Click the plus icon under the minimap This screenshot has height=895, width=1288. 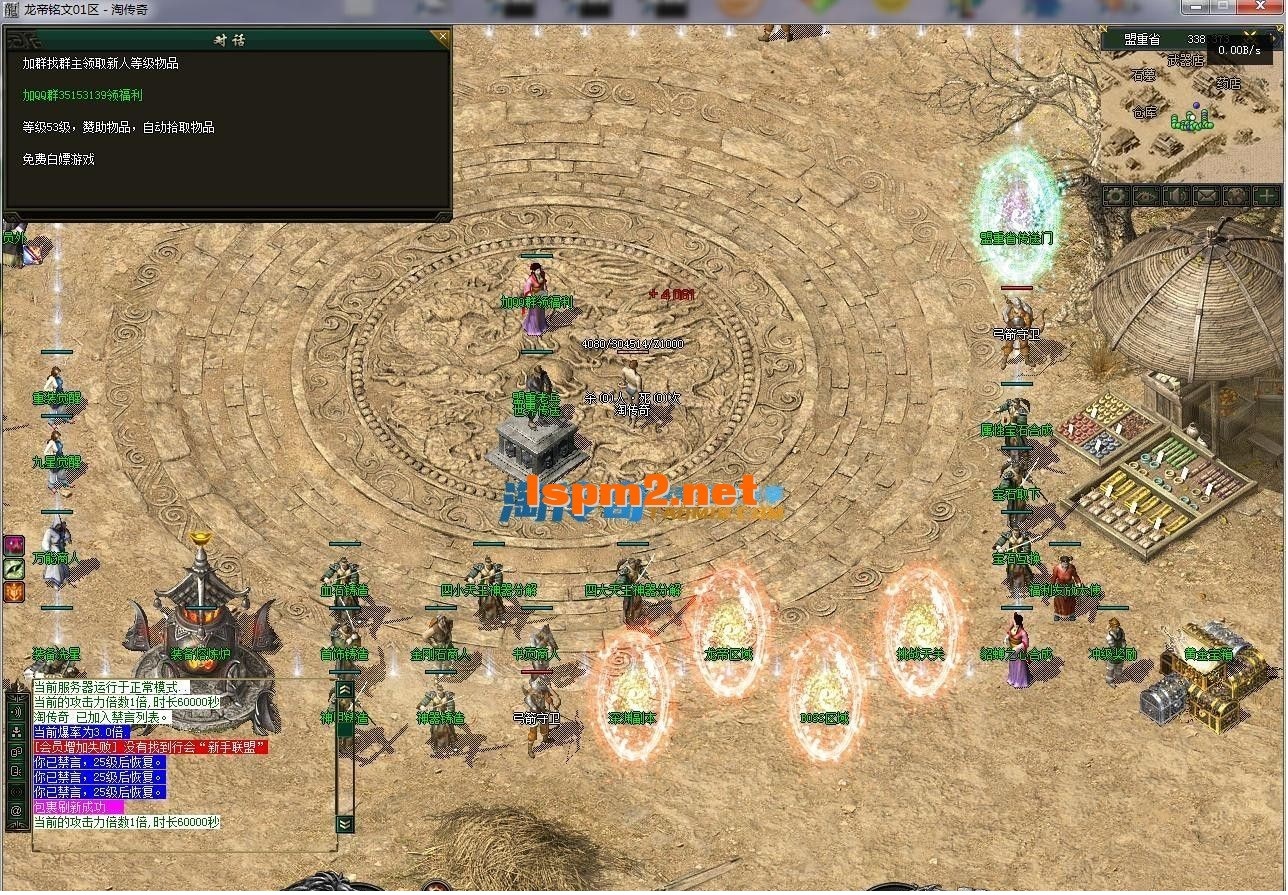point(1266,196)
